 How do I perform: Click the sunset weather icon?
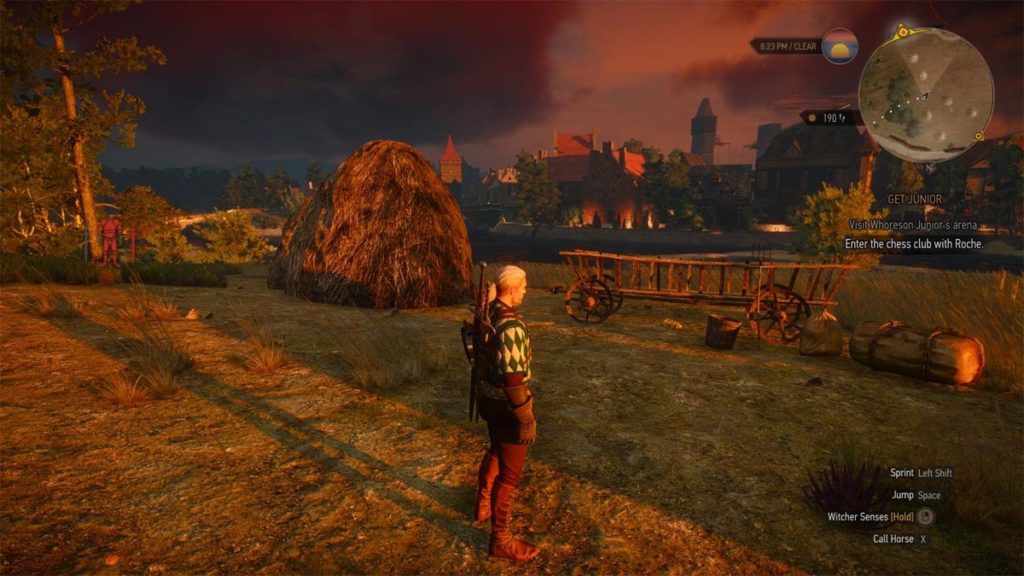click(x=839, y=46)
